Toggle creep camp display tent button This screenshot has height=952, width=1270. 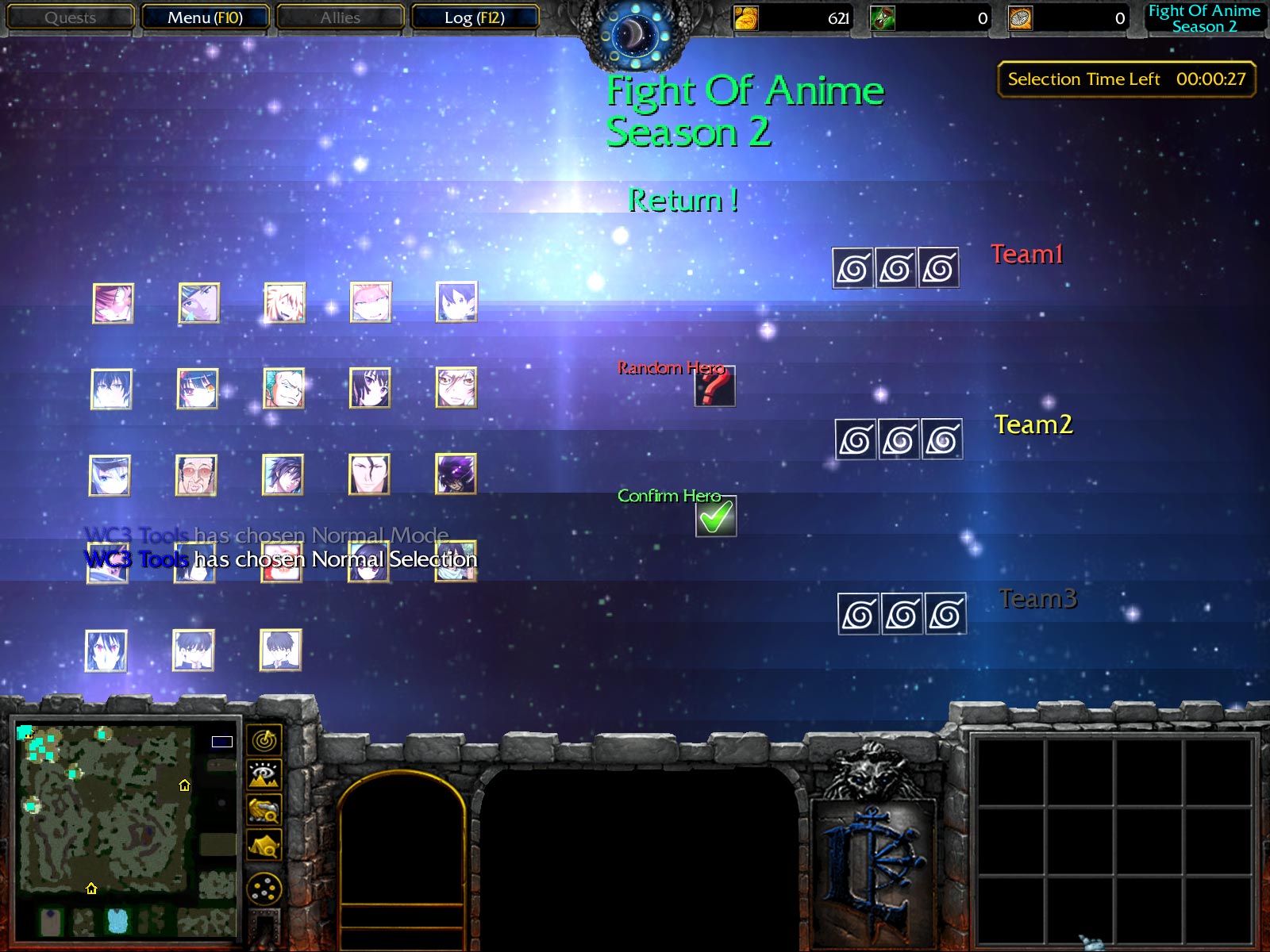[264, 846]
